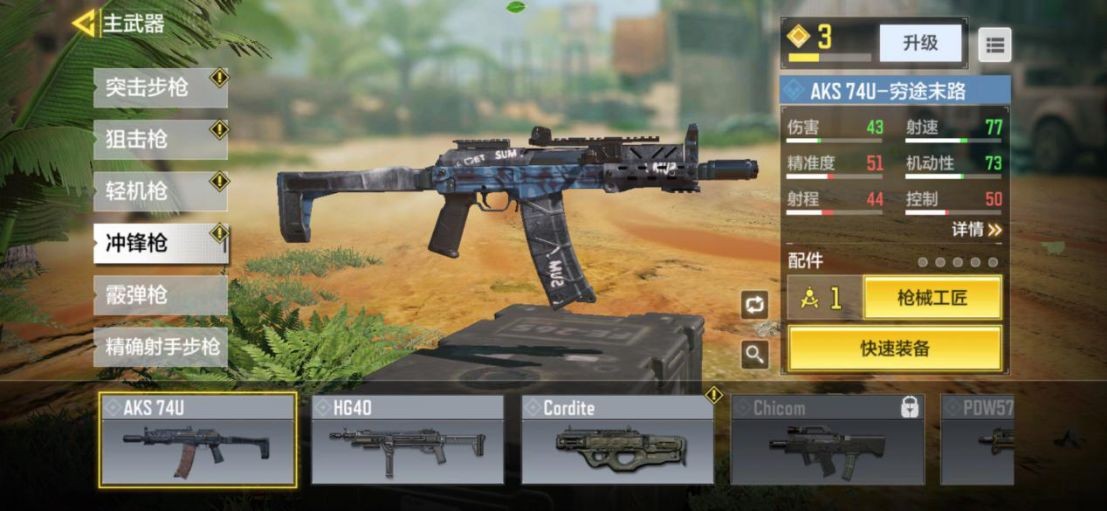Select the locked Chicom weapon card
Viewport: 1107px width, 511px height.
(x=827, y=439)
